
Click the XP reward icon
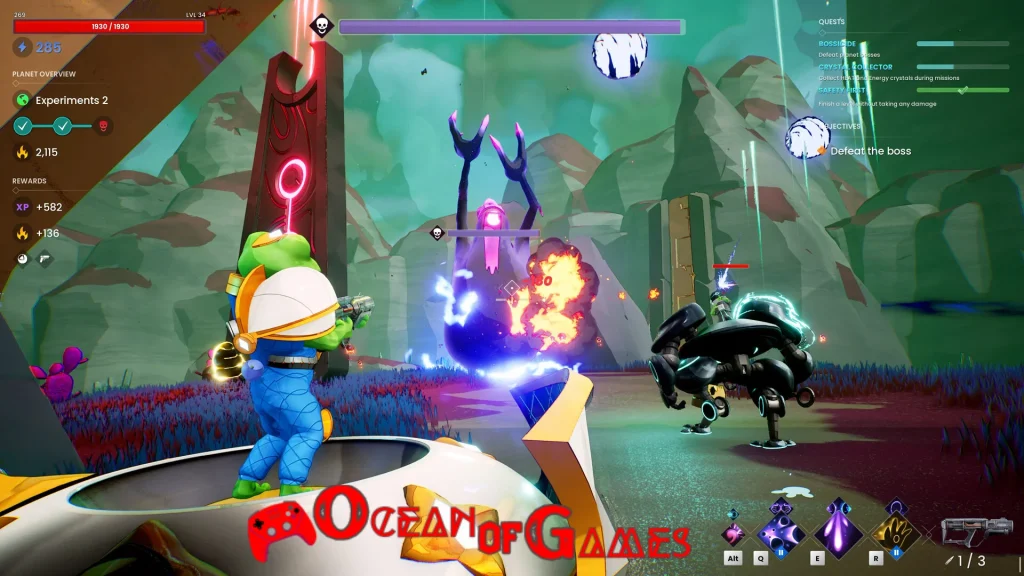22,207
